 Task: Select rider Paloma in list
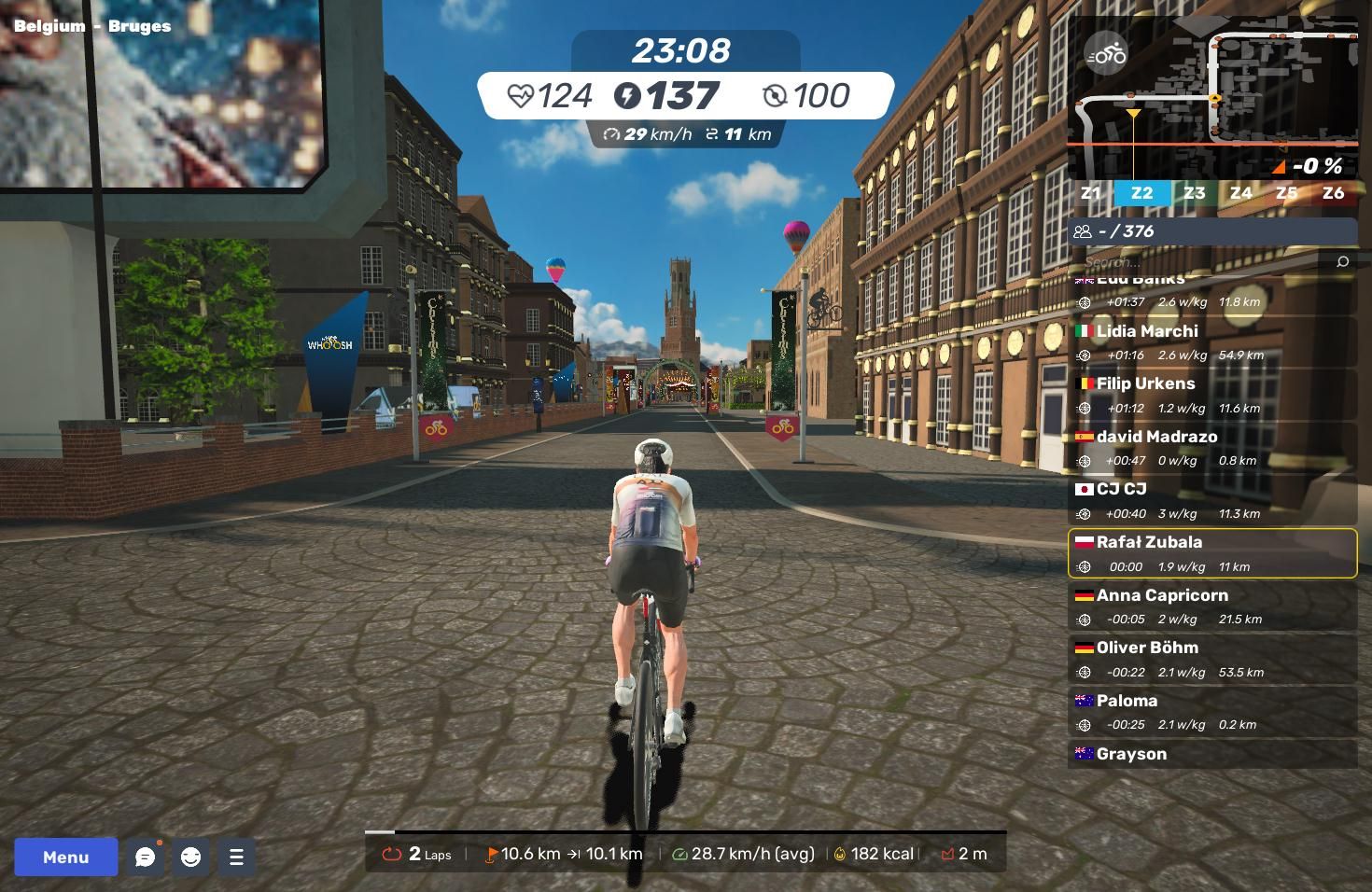click(x=1211, y=711)
